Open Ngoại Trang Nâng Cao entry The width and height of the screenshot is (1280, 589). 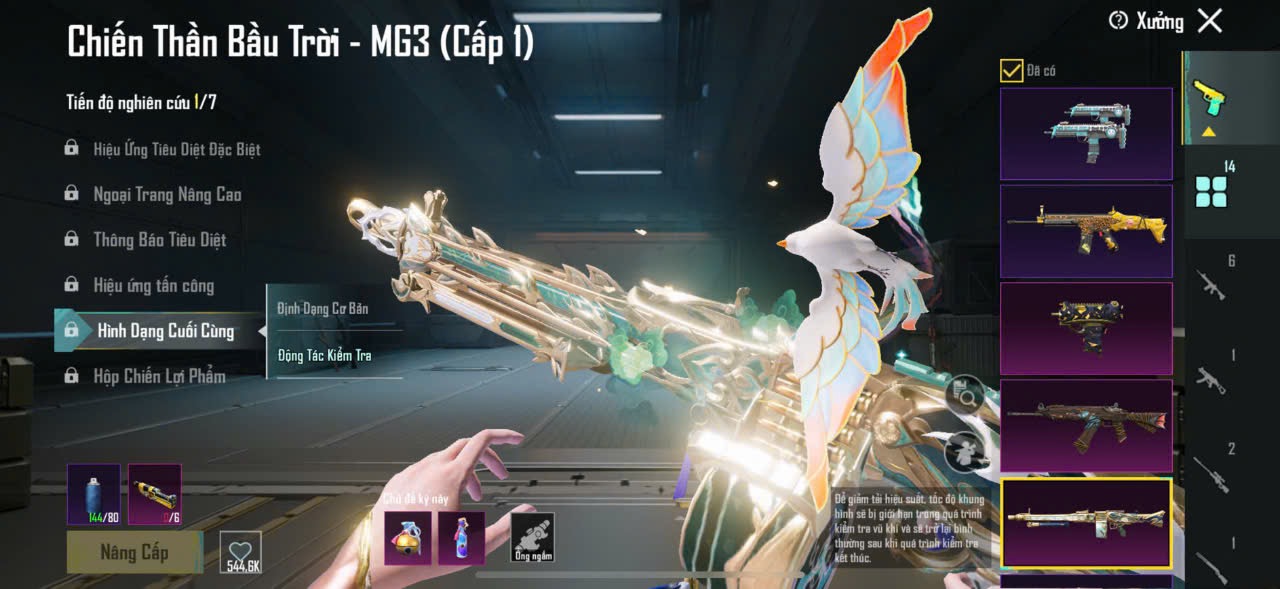166,194
